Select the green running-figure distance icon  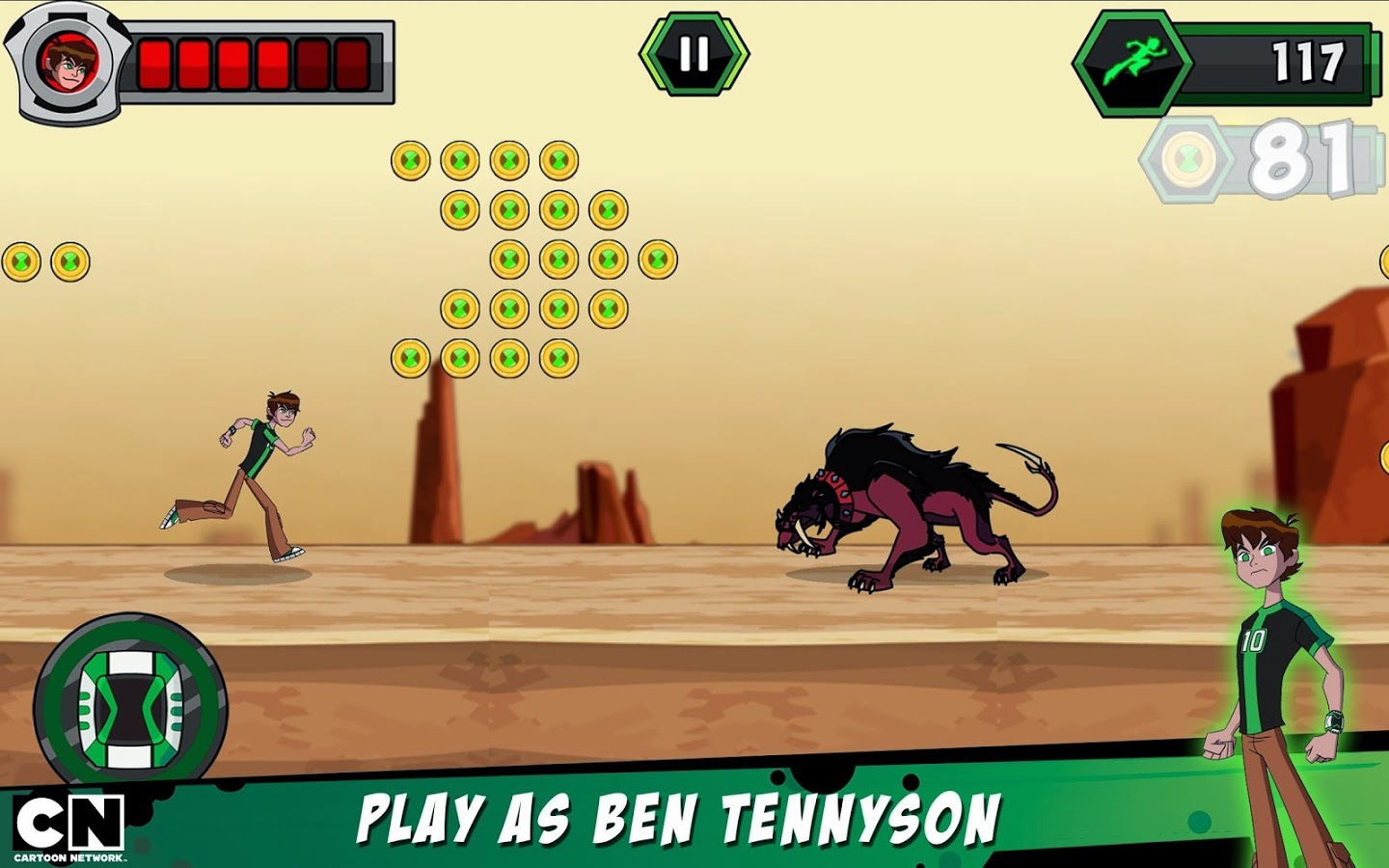(x=1138, y=60)
